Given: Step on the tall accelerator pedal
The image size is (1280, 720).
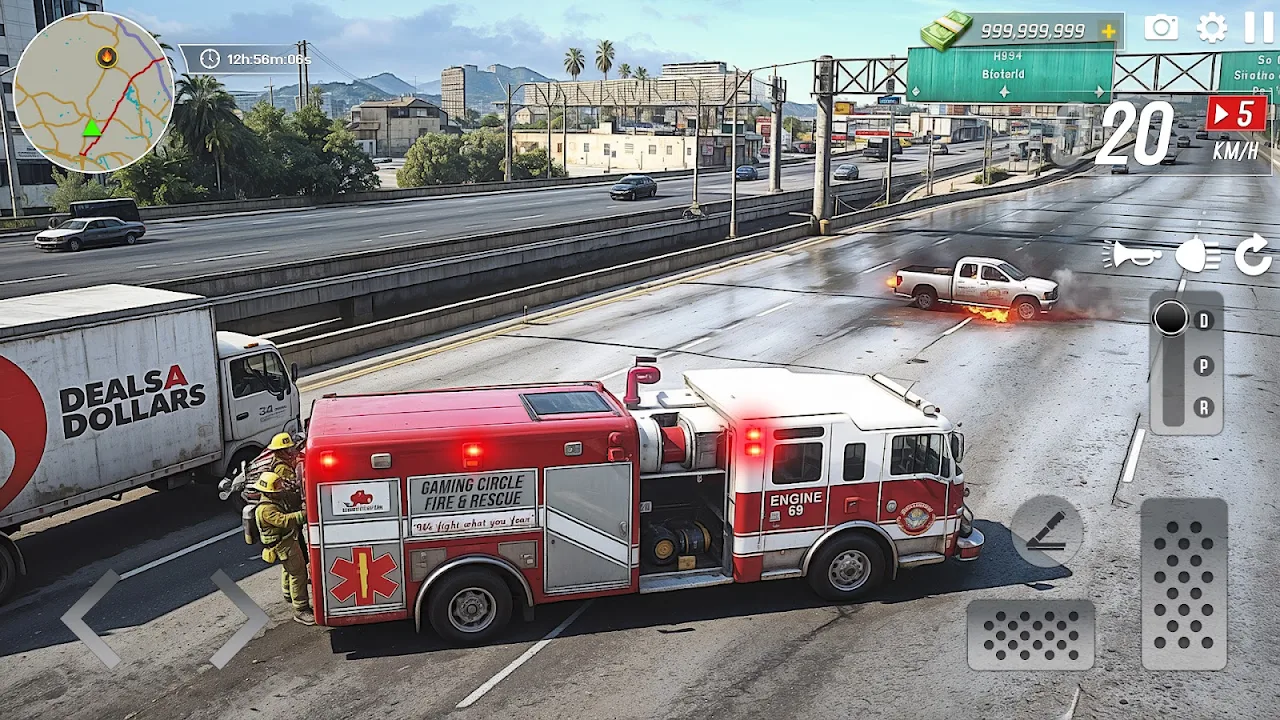Looking at the screenshot, I should click(1184, 584).
